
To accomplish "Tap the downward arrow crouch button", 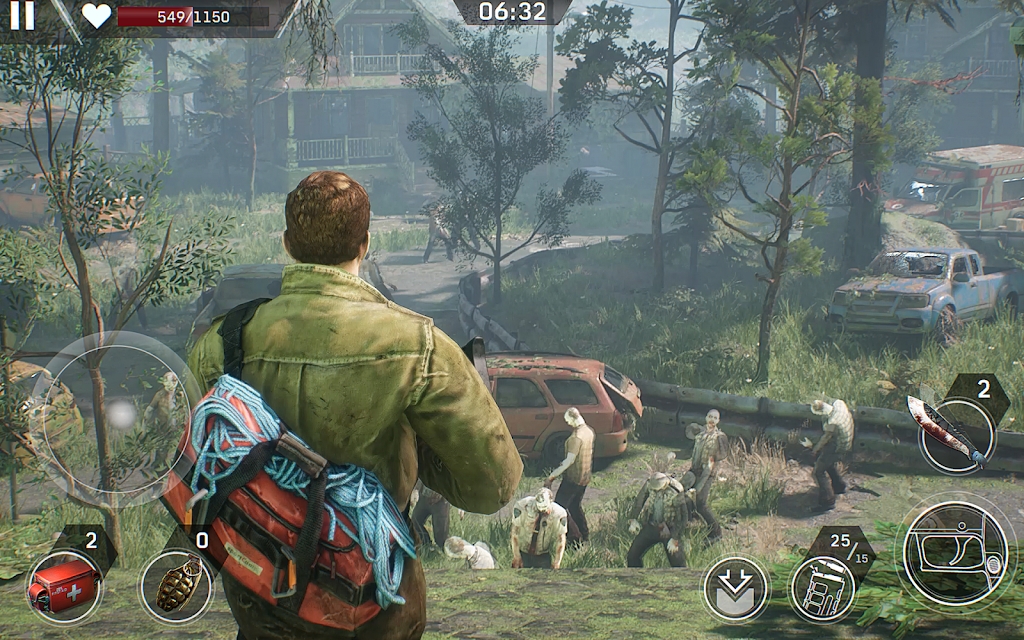I will [x=735, y=589].
